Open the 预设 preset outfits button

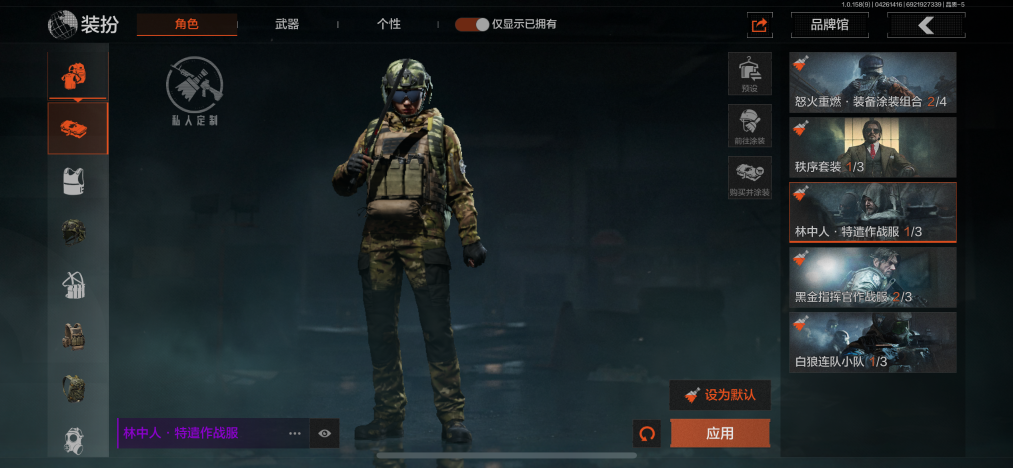click(x=749, y=74)
